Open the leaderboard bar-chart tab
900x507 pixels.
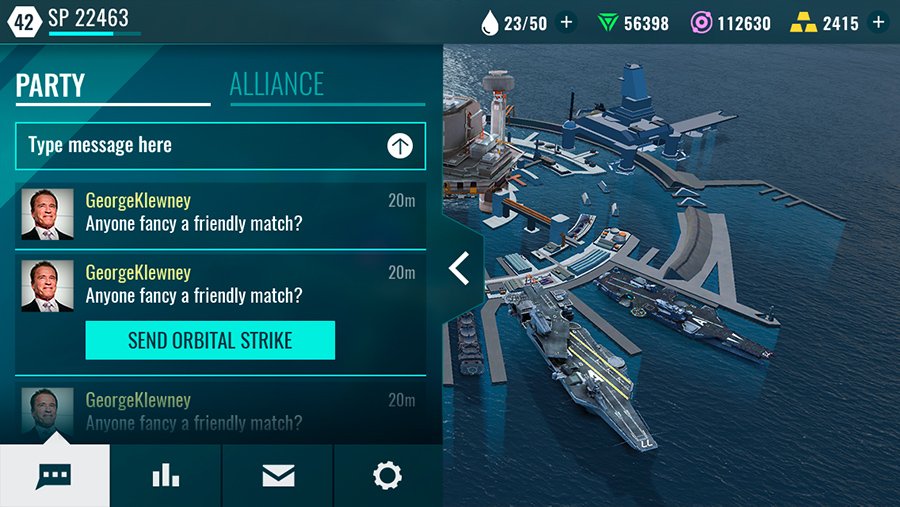[166, 476]
